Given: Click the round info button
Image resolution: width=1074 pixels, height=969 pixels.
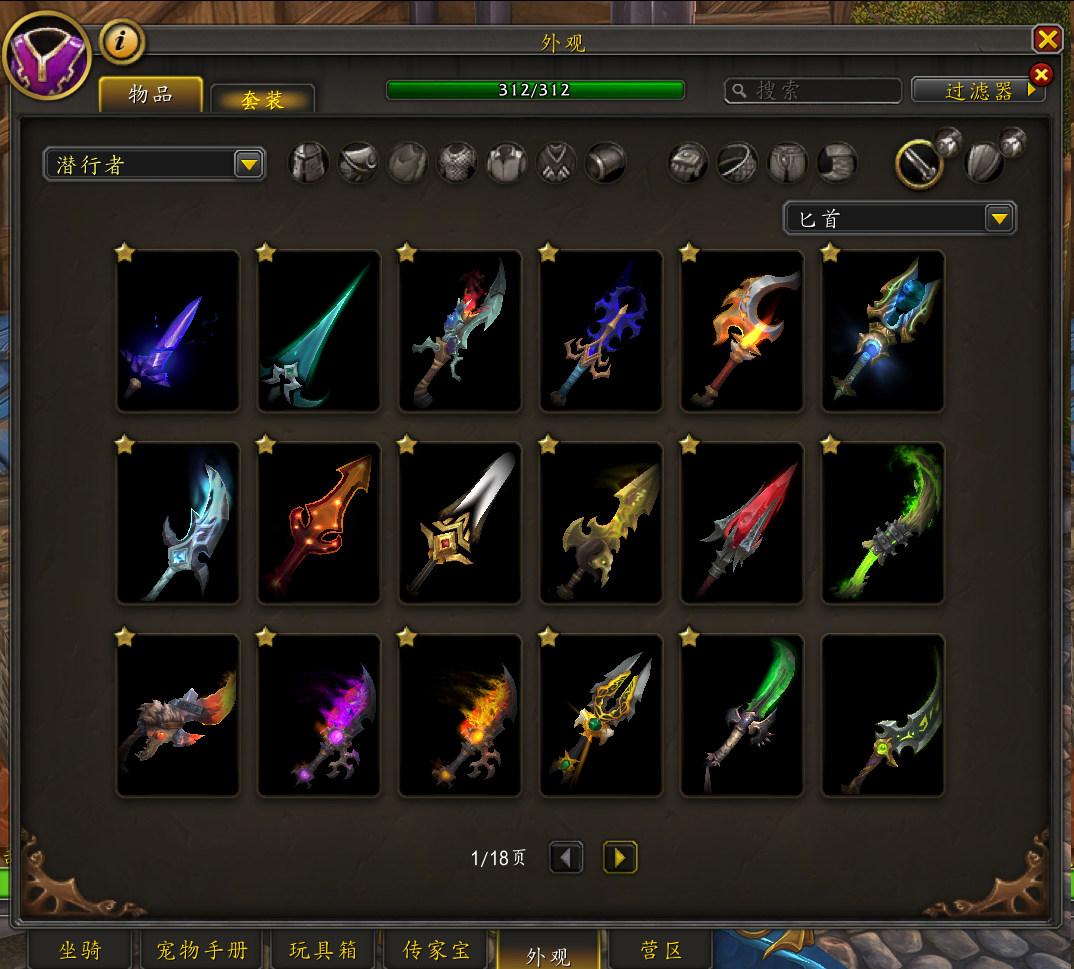Looking at the screenshot, I should (x=122, y=42).
